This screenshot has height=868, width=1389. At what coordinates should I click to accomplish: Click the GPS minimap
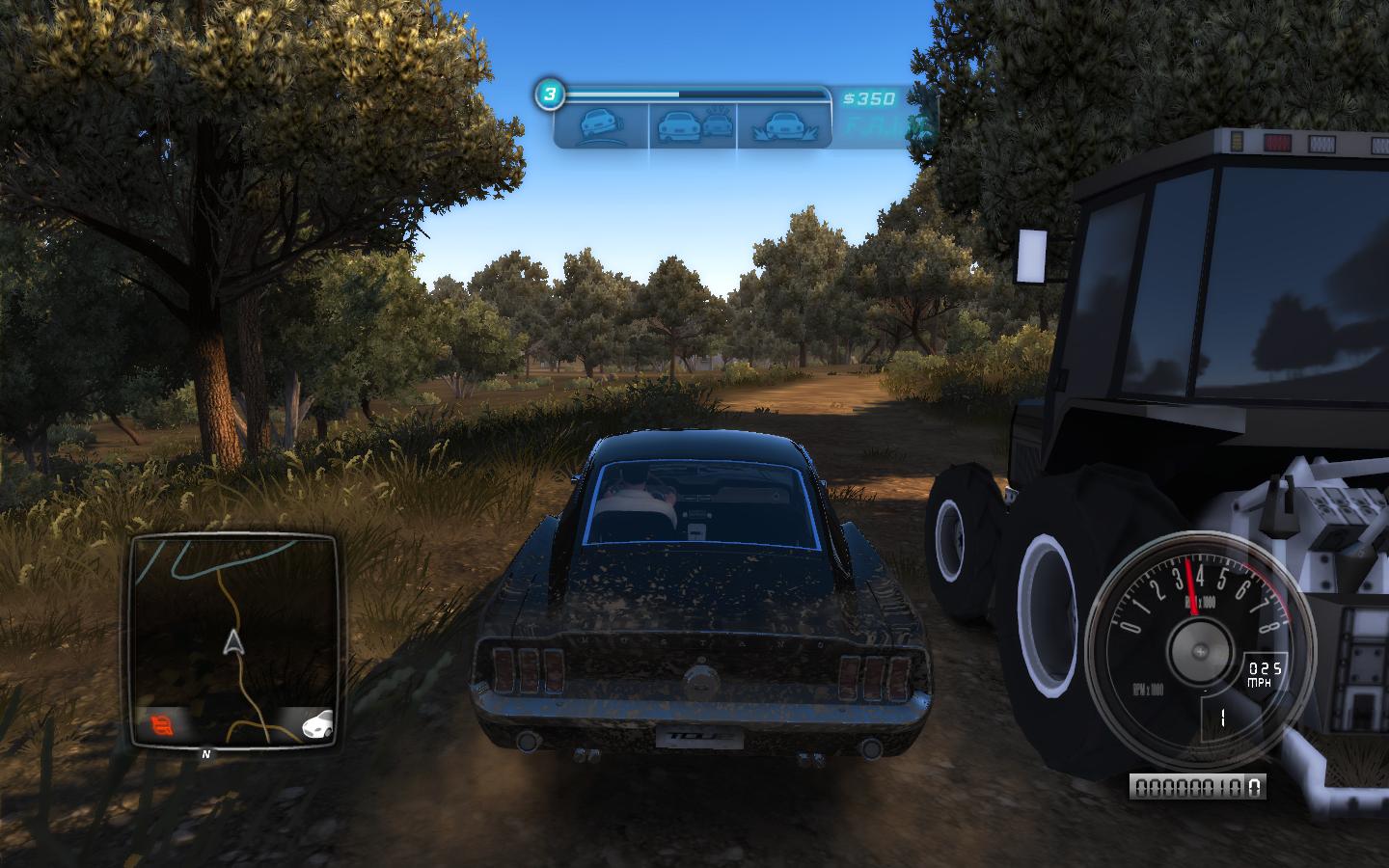(233, 640)
